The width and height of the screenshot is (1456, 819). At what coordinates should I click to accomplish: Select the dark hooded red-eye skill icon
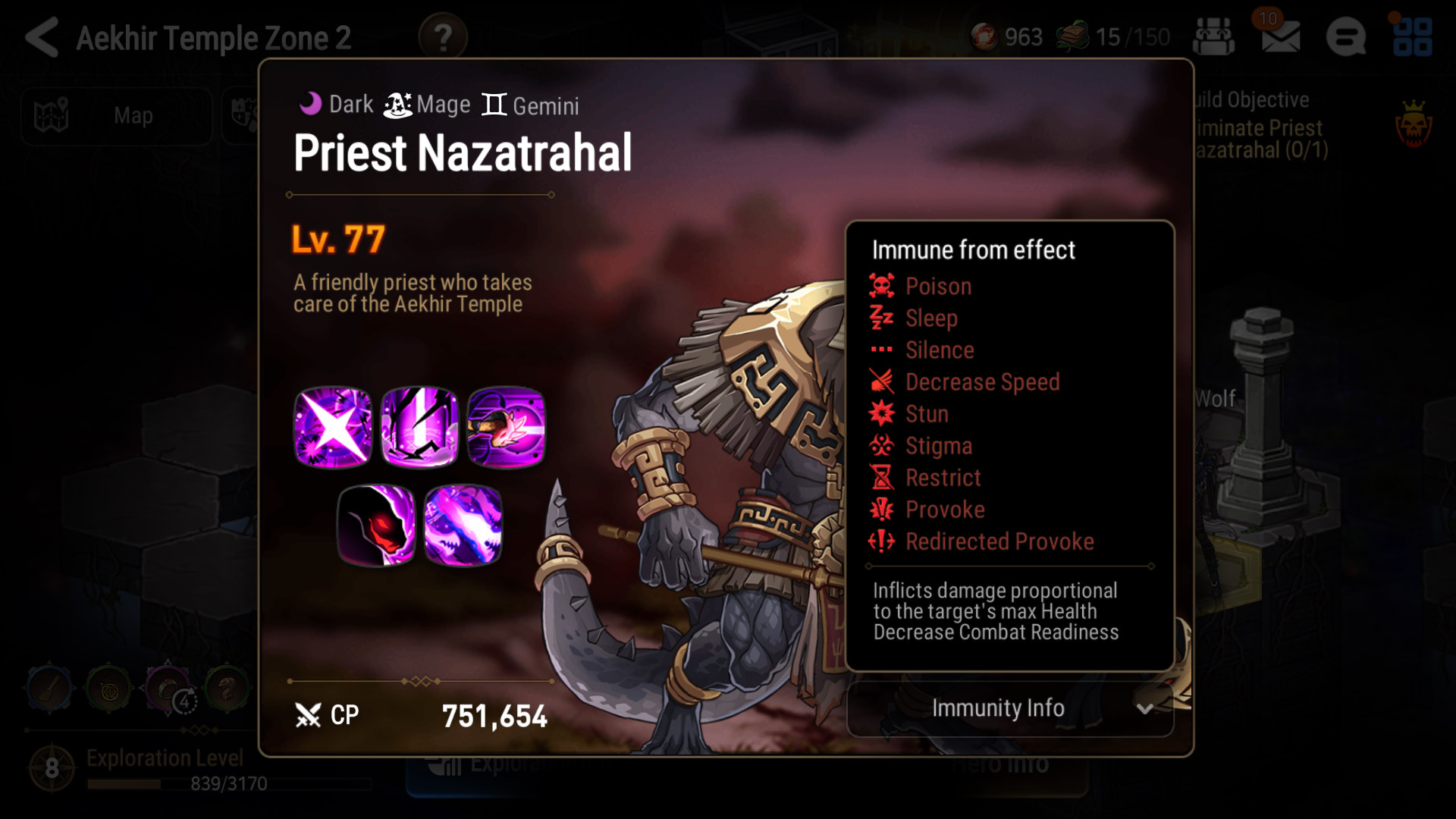tap(376, 525)
